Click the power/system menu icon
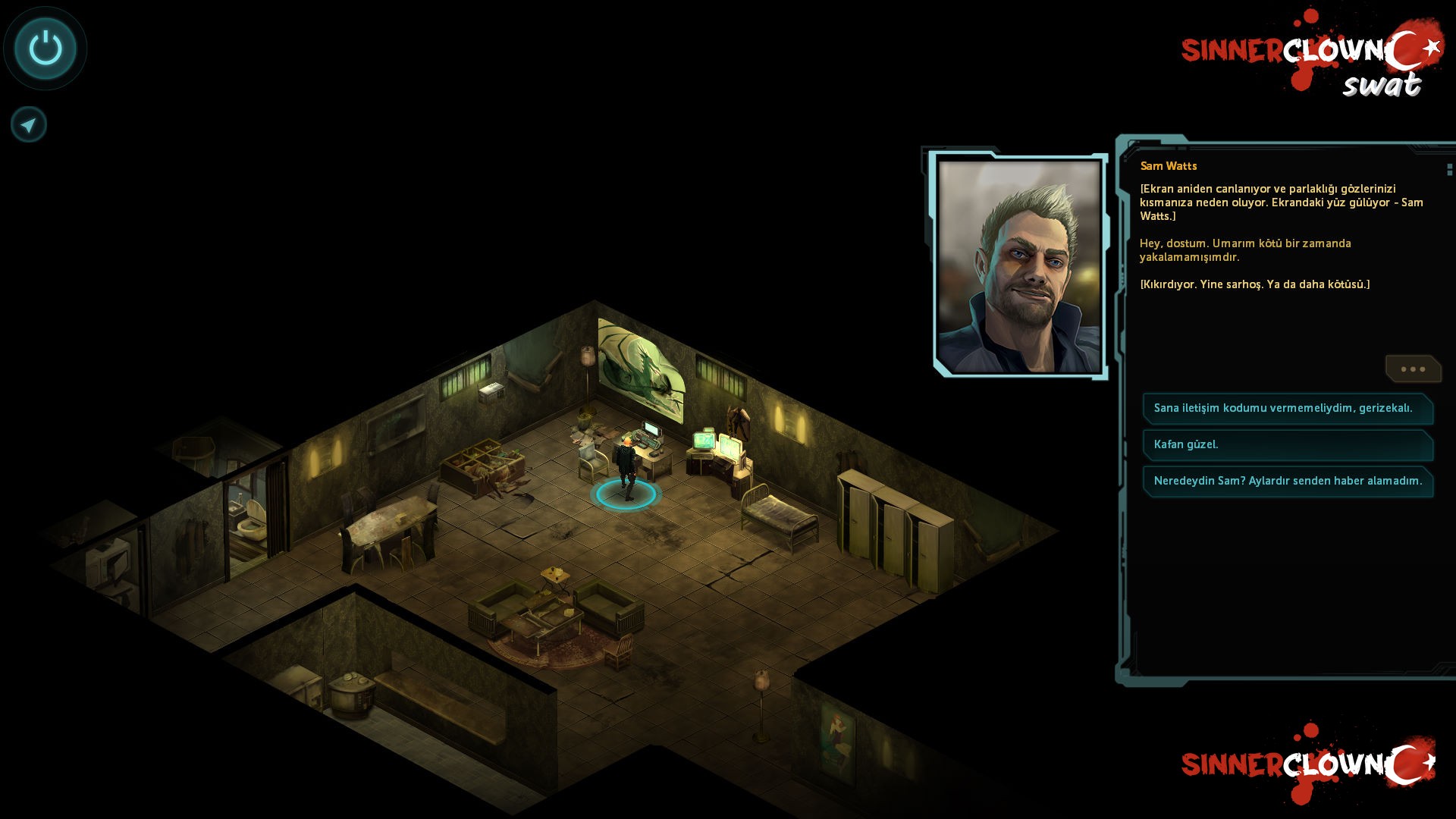 coord(44,48)
